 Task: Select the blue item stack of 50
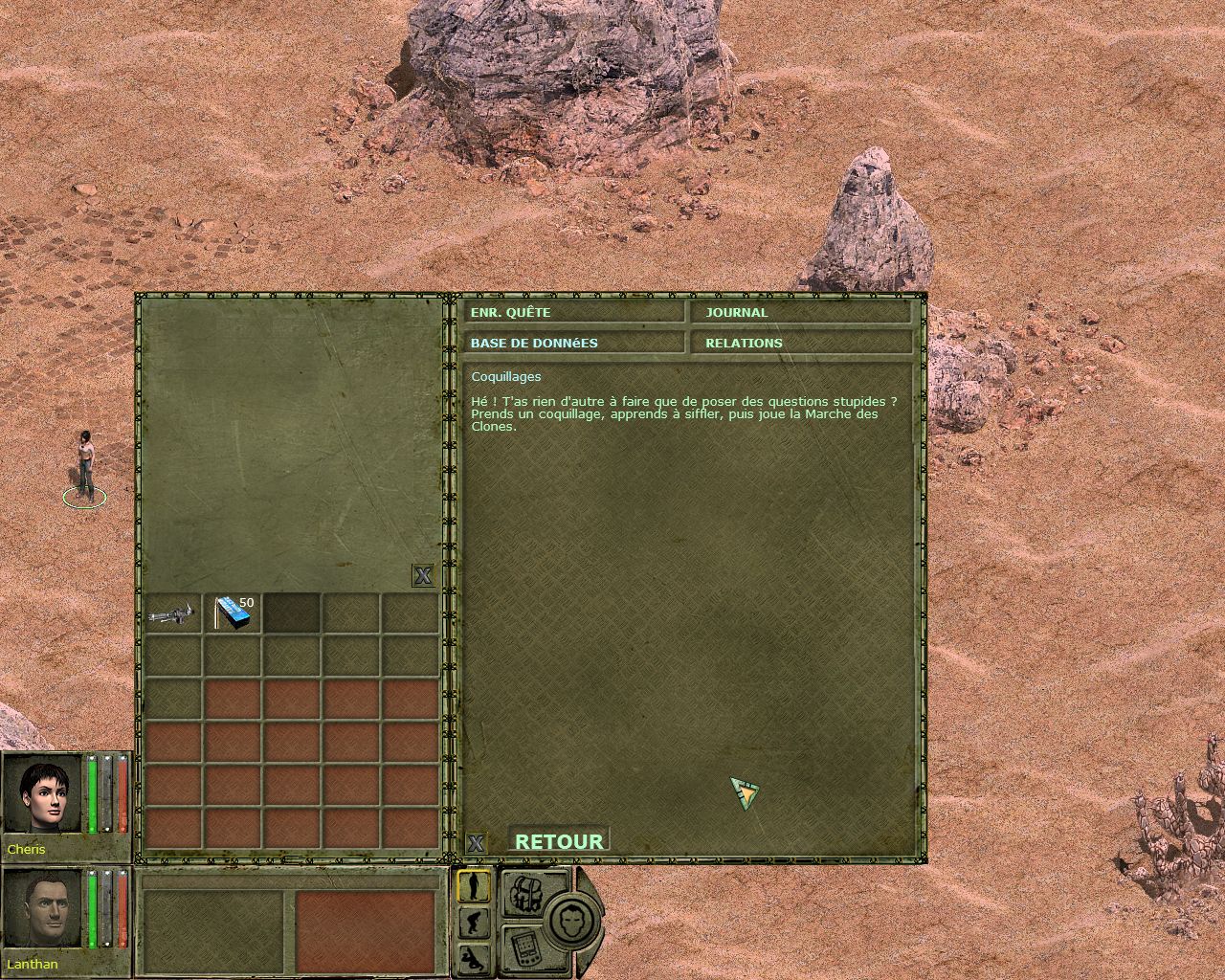234,613
